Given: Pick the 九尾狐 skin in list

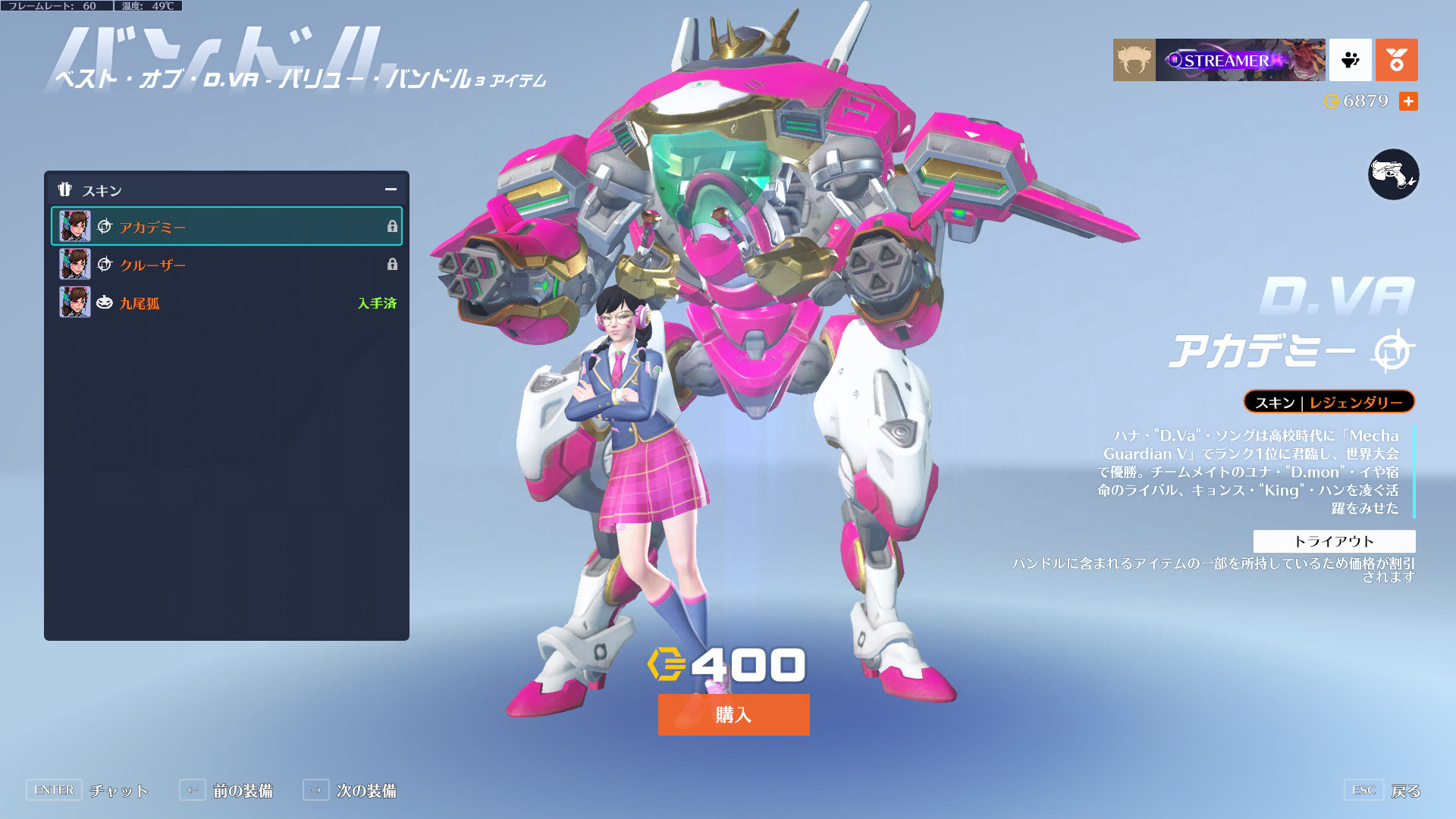Looking at the screenshot, I should coord(226,303).
